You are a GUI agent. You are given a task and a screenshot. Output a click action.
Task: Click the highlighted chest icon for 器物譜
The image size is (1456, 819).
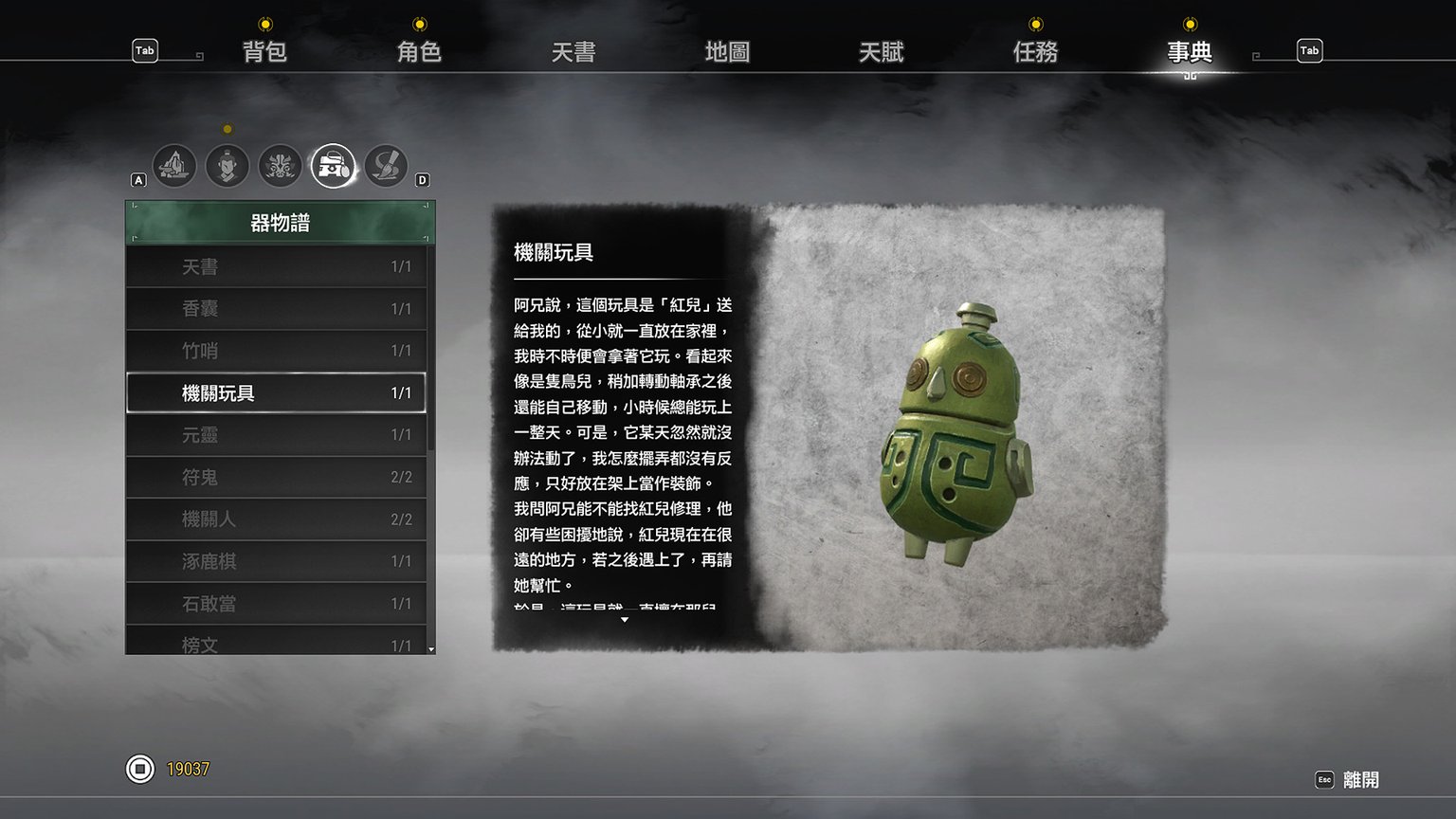(332, 166)
